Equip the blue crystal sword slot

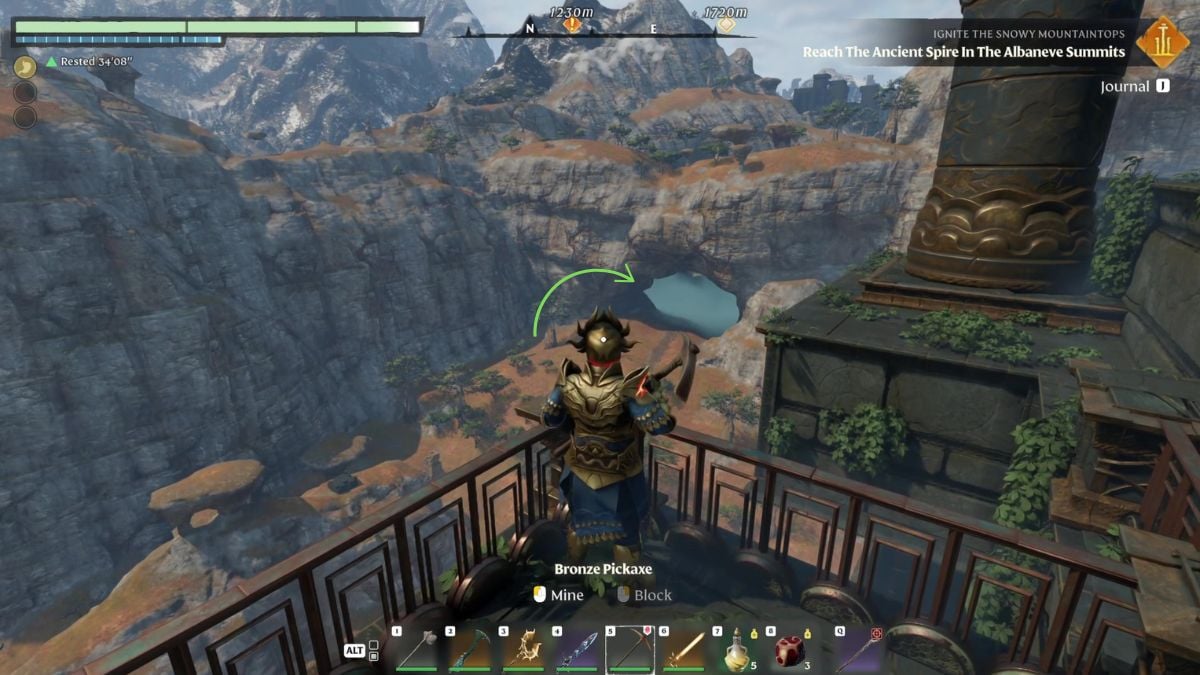click(x=578, y=651)
